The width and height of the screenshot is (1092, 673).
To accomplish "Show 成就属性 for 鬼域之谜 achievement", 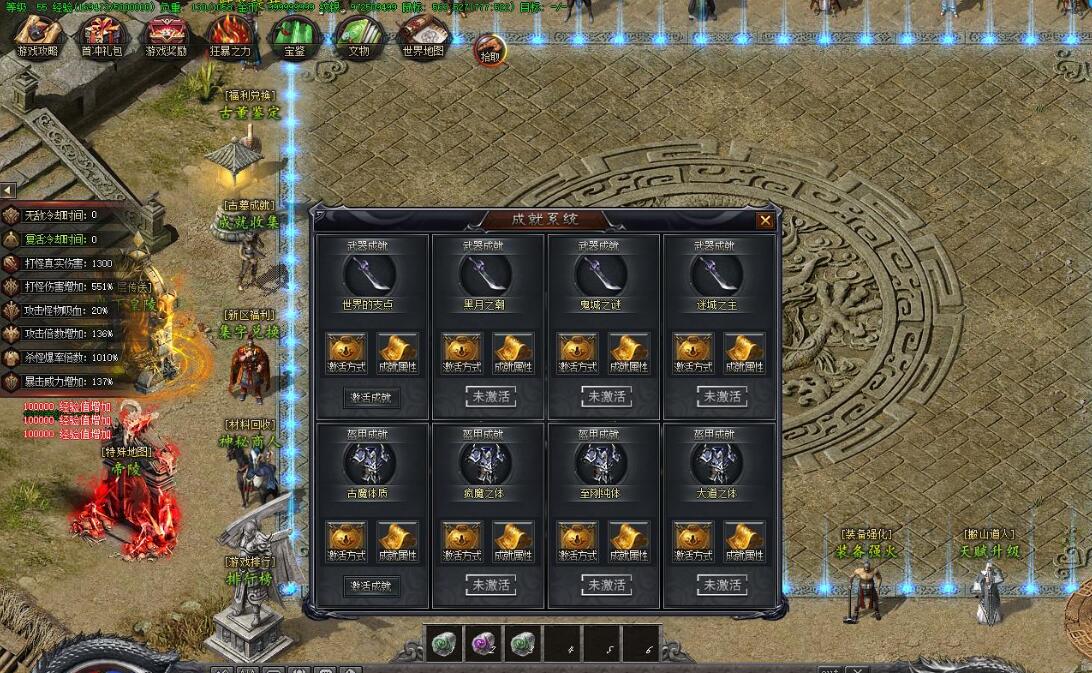I will [x=629, y=353].
